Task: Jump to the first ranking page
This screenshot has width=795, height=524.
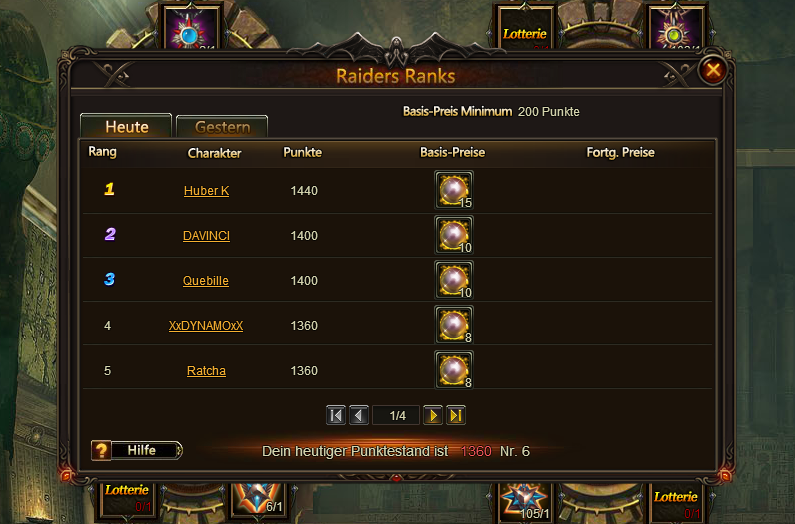Action: coord(336,415)
